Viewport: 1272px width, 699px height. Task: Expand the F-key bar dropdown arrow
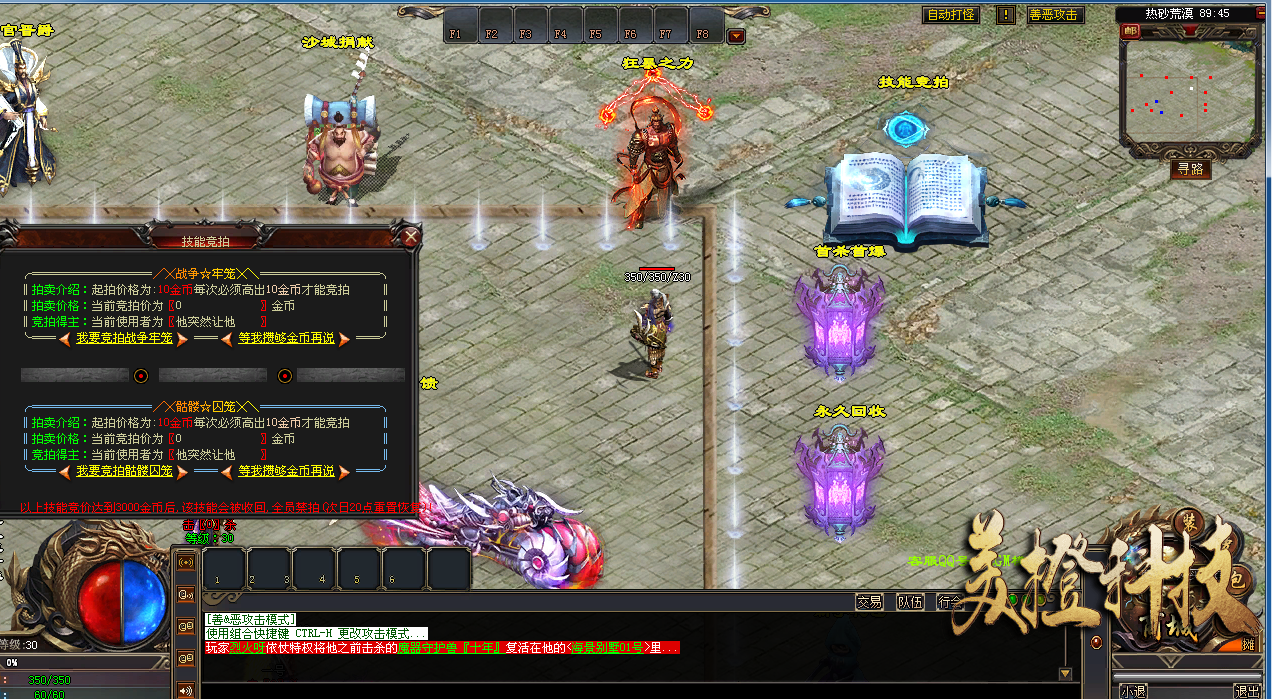point(736,37)
